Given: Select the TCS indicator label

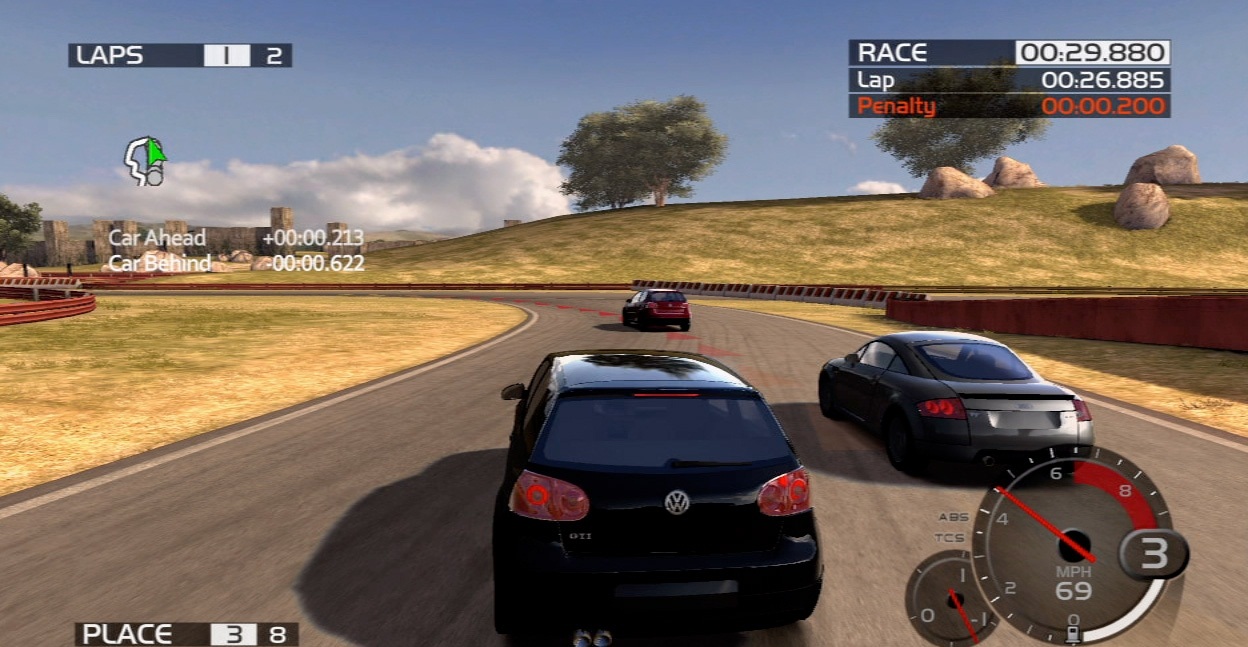Looking at the screenshot, I should tap(949, 538).
